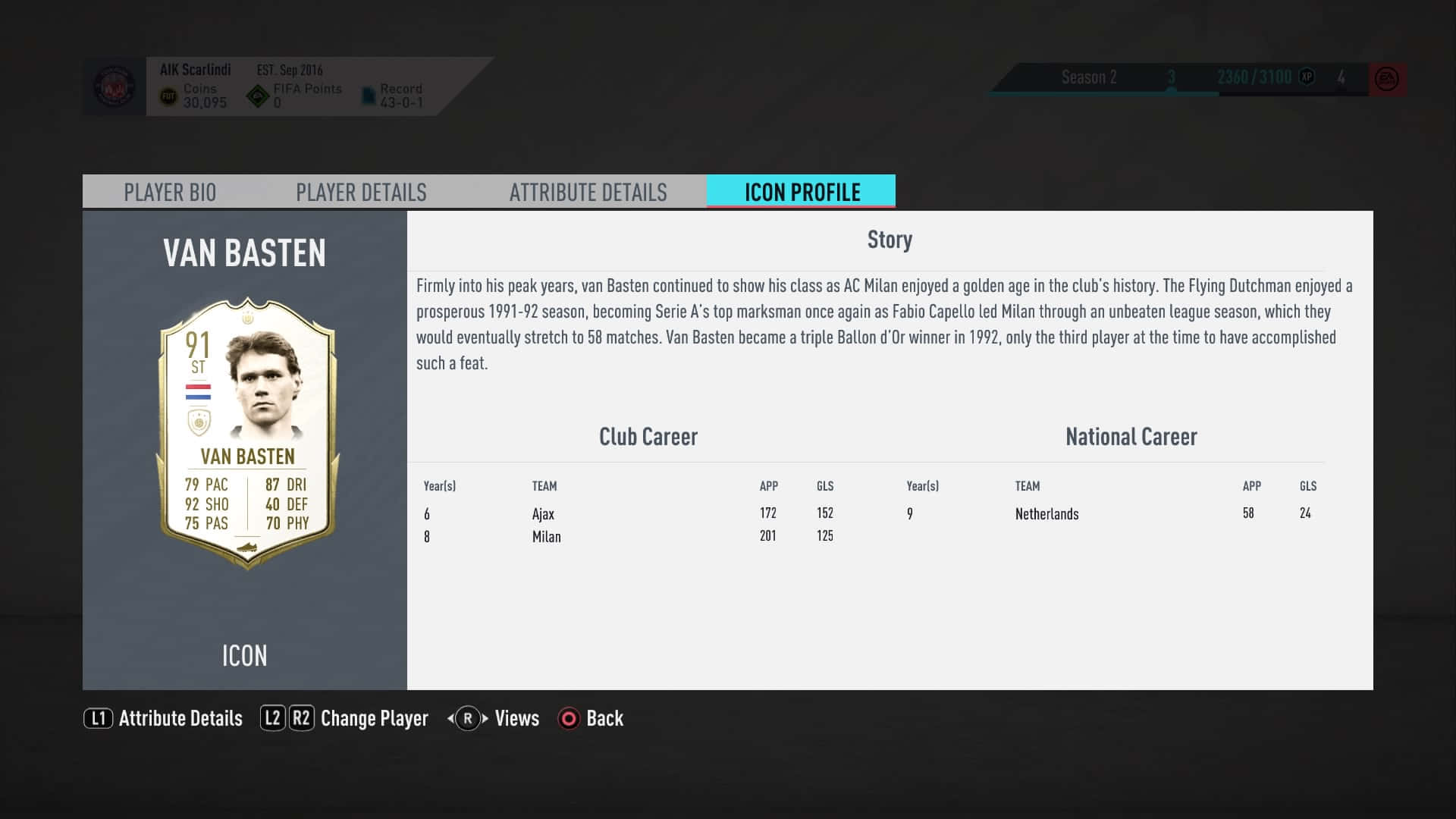Viewport: 1456px width, 819px height.
Task: Click the EA logo icon
Action: (1387, 79)
